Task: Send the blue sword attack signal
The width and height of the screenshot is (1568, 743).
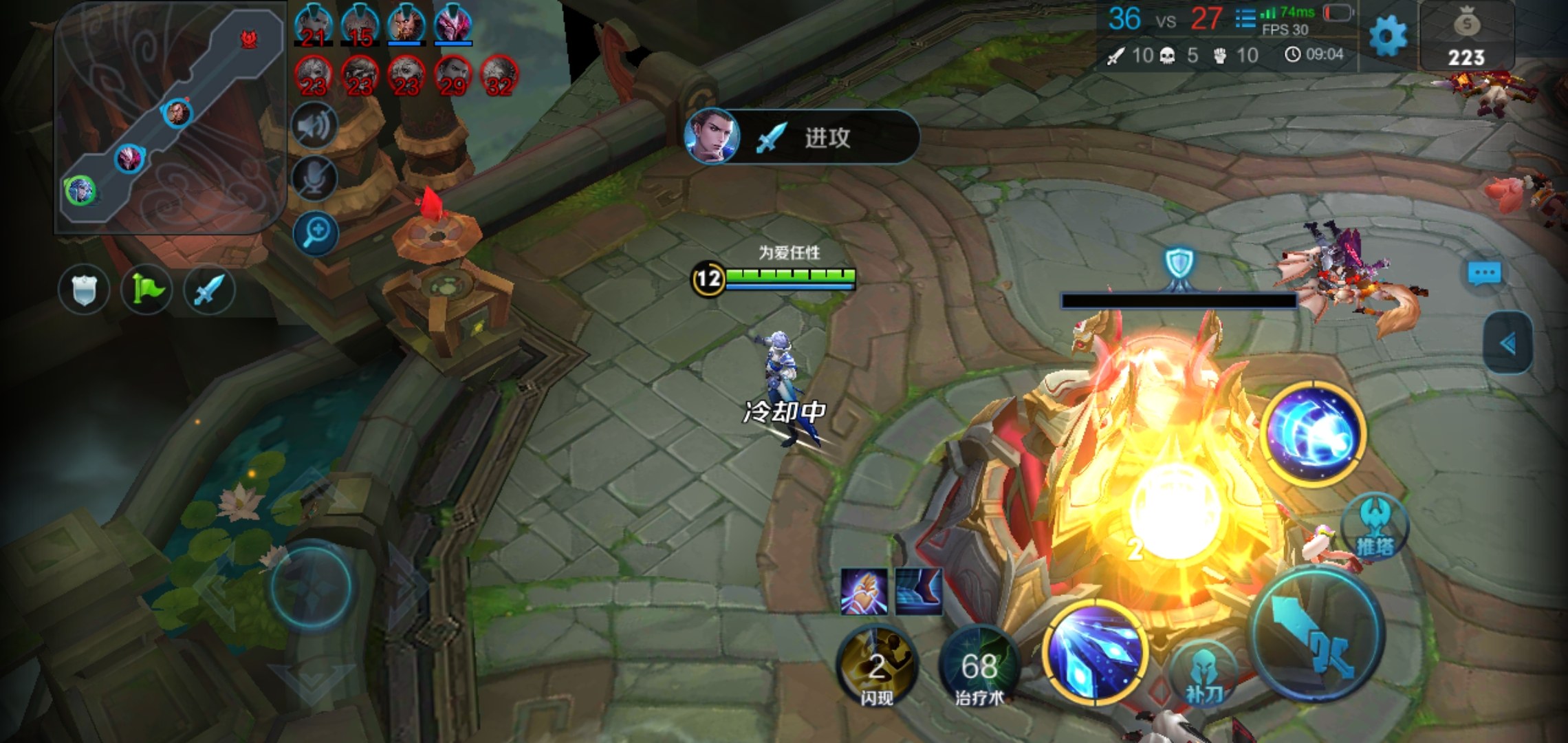Action: tap(209, 289)
